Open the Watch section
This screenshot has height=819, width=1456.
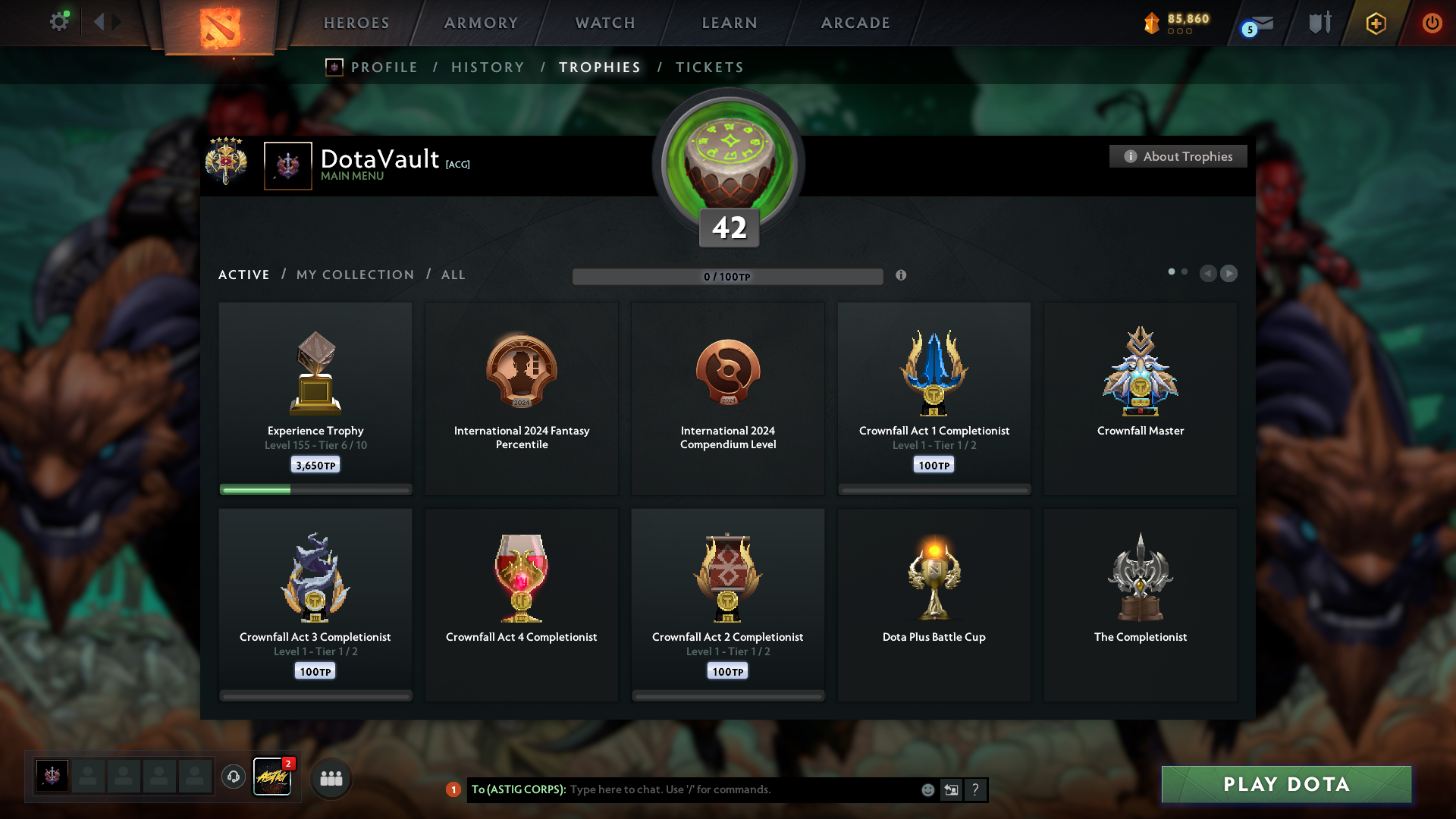pos(605,23)
